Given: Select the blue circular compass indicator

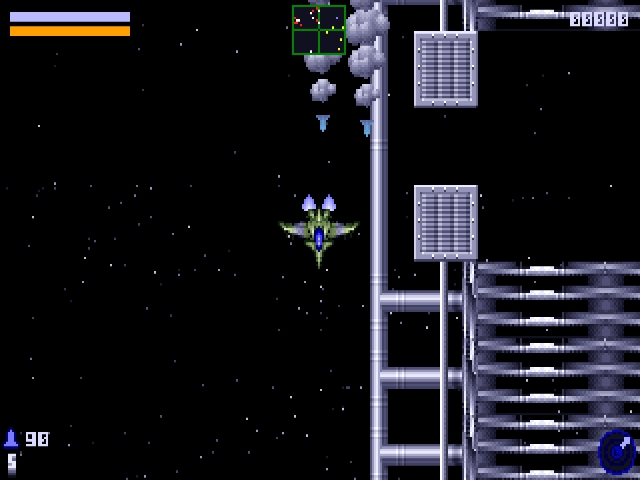Looking at the screenshot, I should [x=616, y=452].
